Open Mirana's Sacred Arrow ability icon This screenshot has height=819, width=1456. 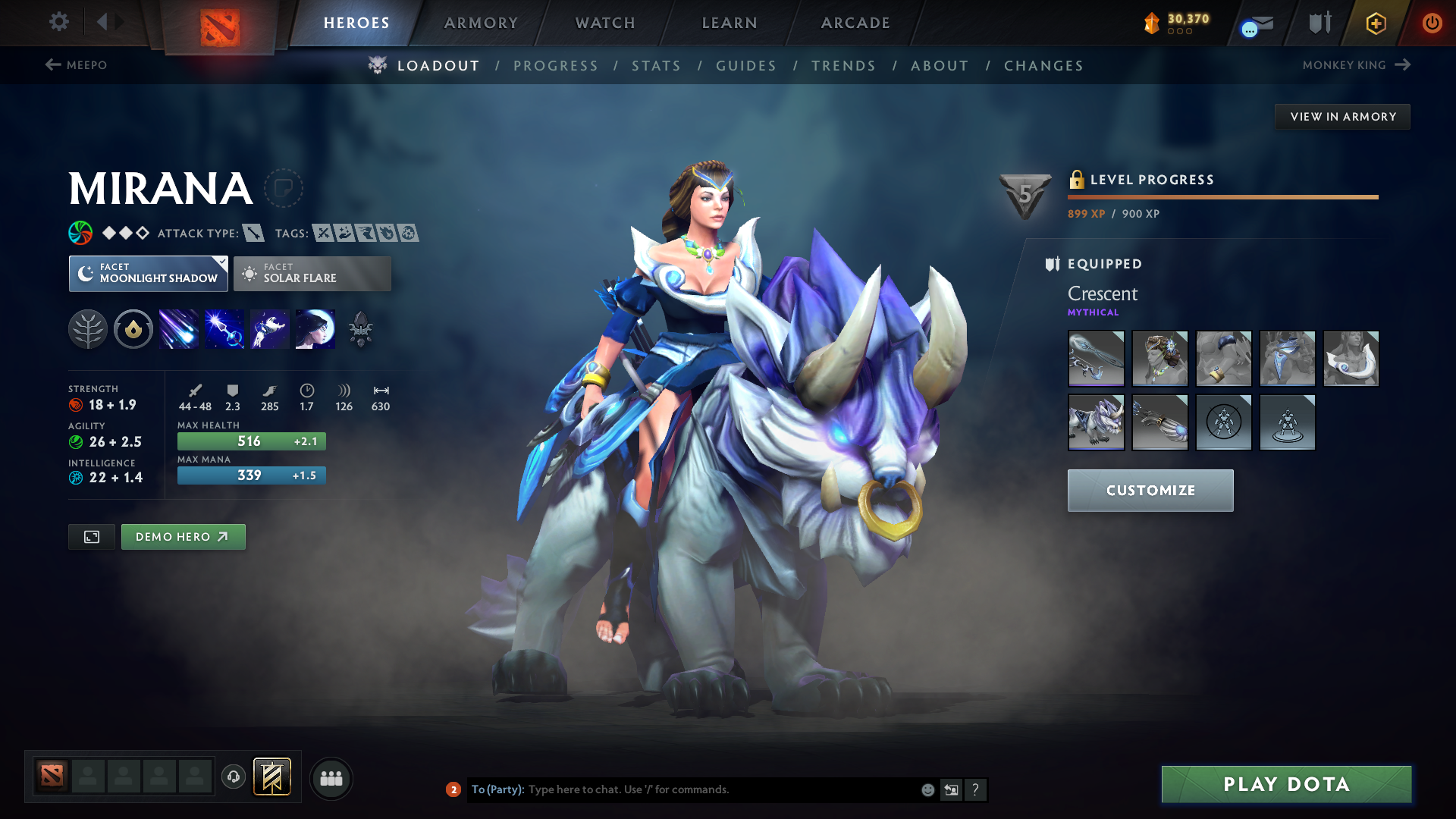(x=224, y=329)
